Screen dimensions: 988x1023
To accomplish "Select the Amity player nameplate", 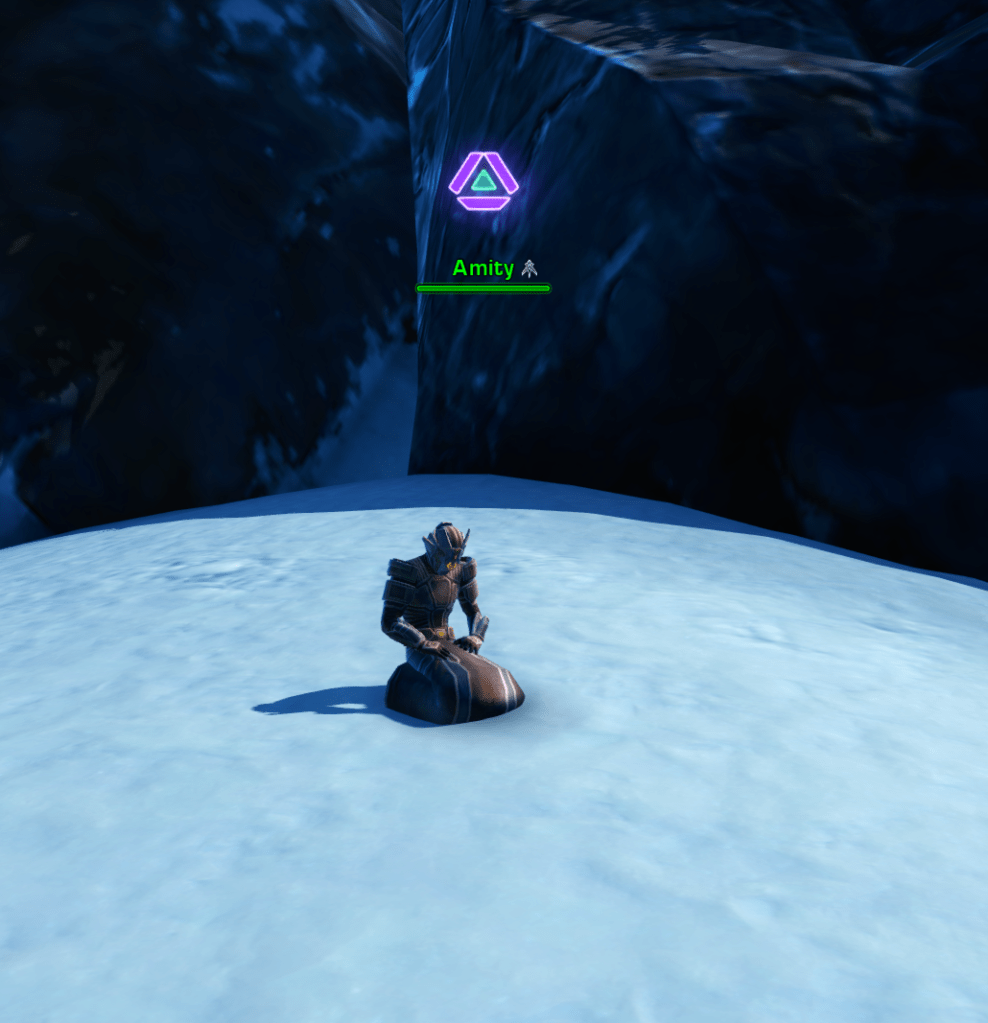I will [x=484, y=268].
